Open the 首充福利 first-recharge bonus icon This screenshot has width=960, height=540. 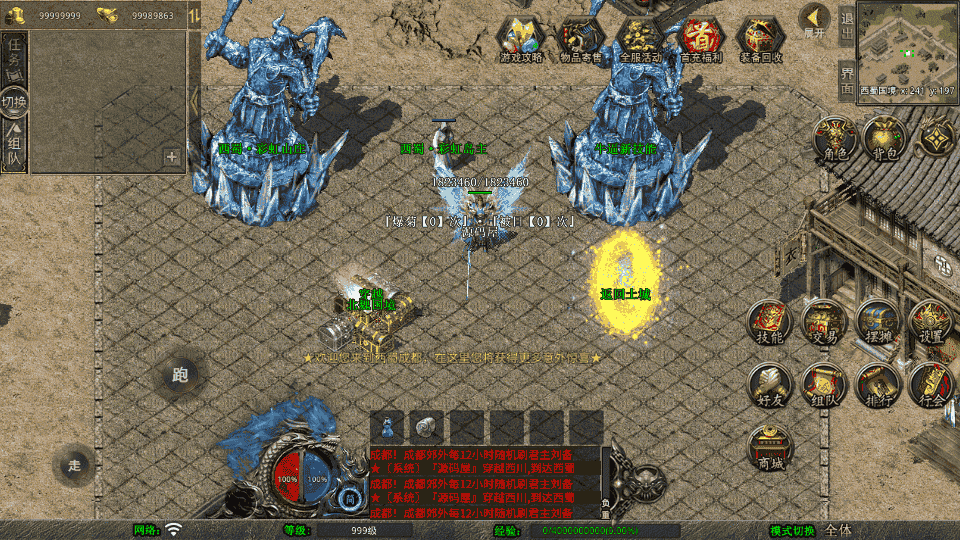pos(700,38)
